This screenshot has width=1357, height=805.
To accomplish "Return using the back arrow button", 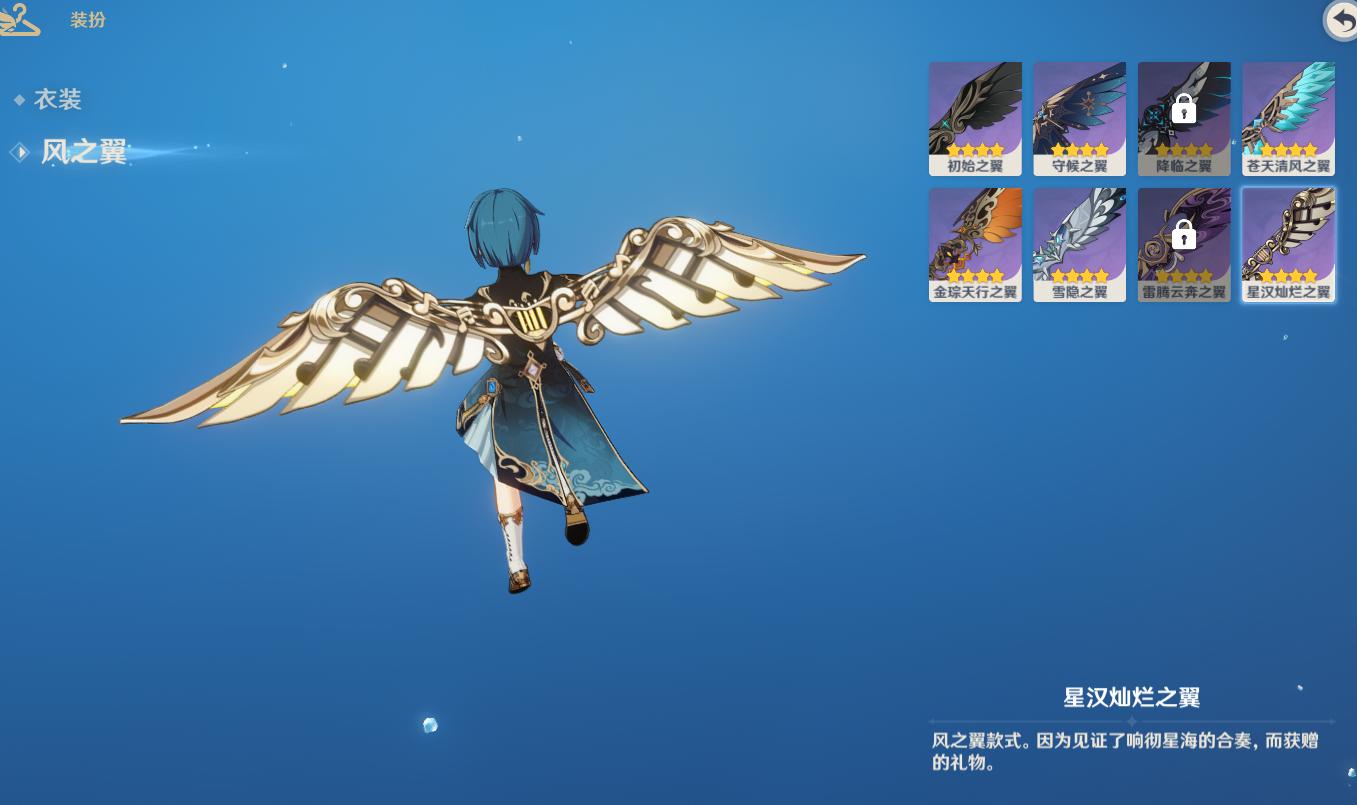I will 1342,20.
